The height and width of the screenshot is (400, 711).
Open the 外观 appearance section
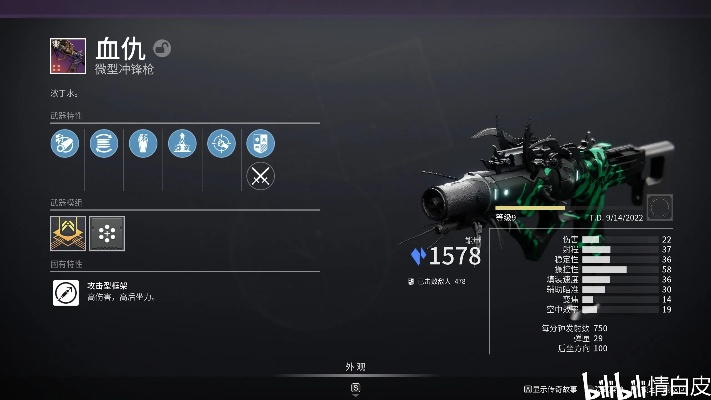pos(356,366)
